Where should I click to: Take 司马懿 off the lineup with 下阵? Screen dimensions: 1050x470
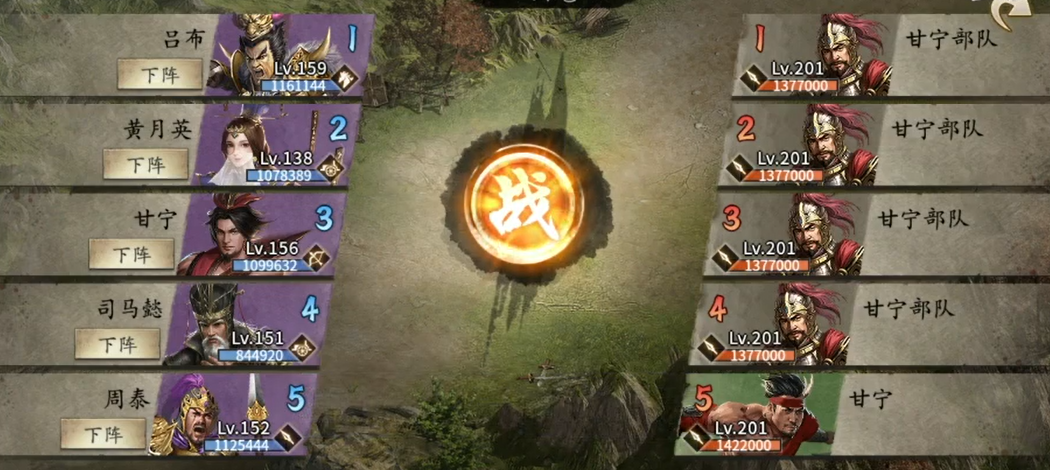pos(117,343)
